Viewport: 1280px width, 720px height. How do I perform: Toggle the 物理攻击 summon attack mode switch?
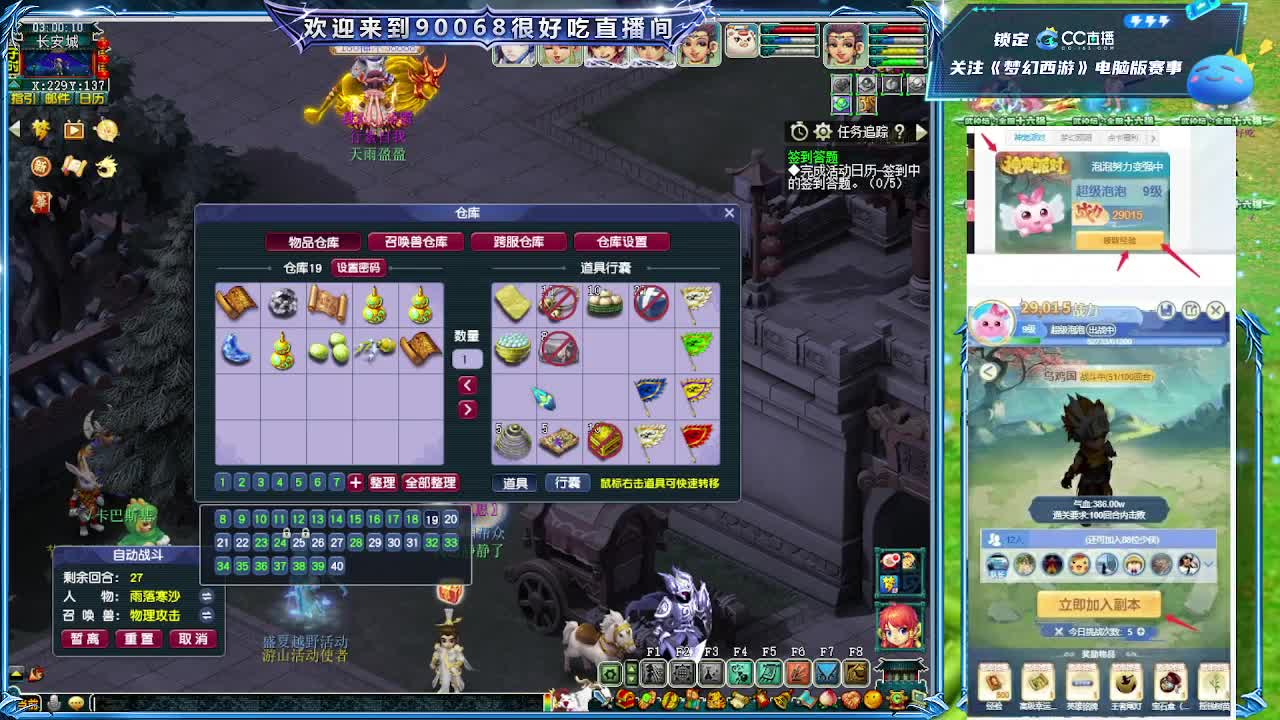(x=207, y=616)
